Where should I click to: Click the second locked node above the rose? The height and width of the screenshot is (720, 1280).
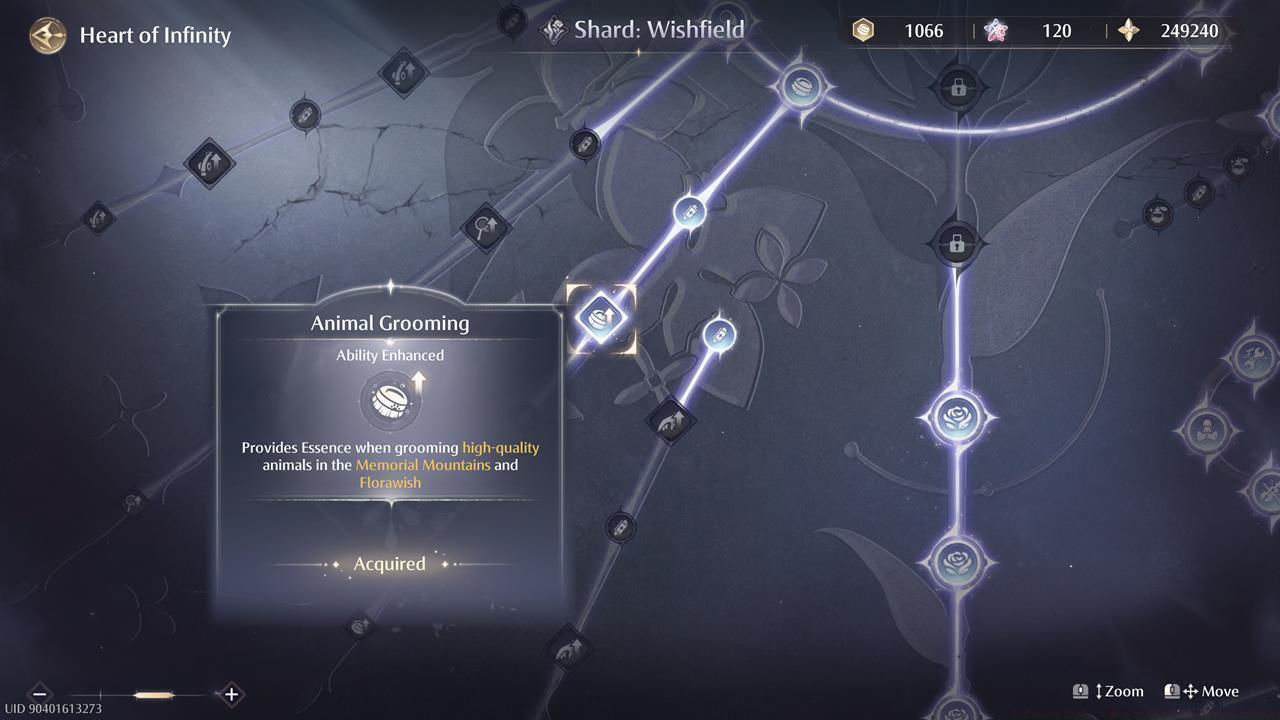point(958,242)
